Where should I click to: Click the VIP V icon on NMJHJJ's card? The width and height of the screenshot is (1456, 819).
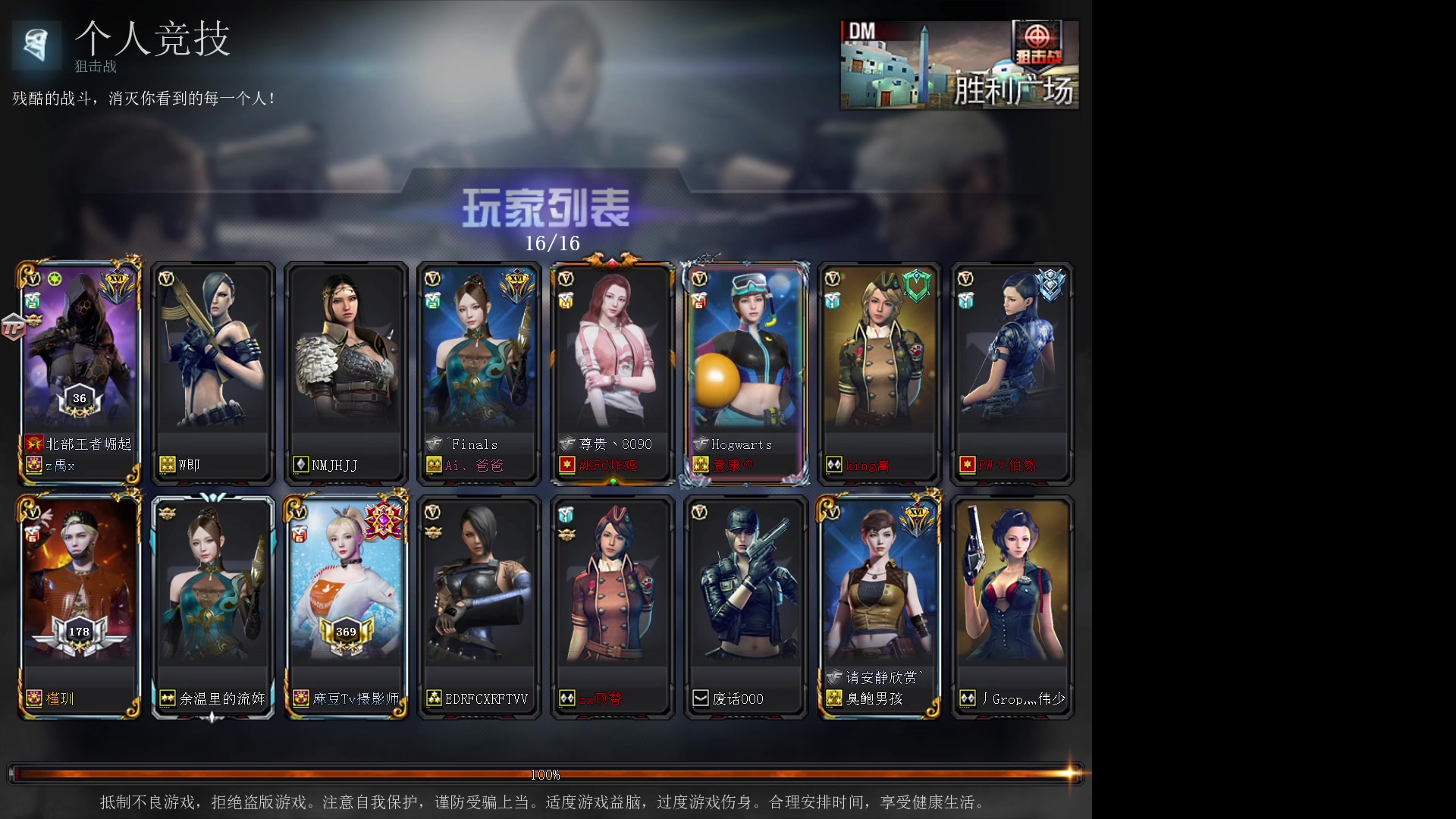click(300, 279)
